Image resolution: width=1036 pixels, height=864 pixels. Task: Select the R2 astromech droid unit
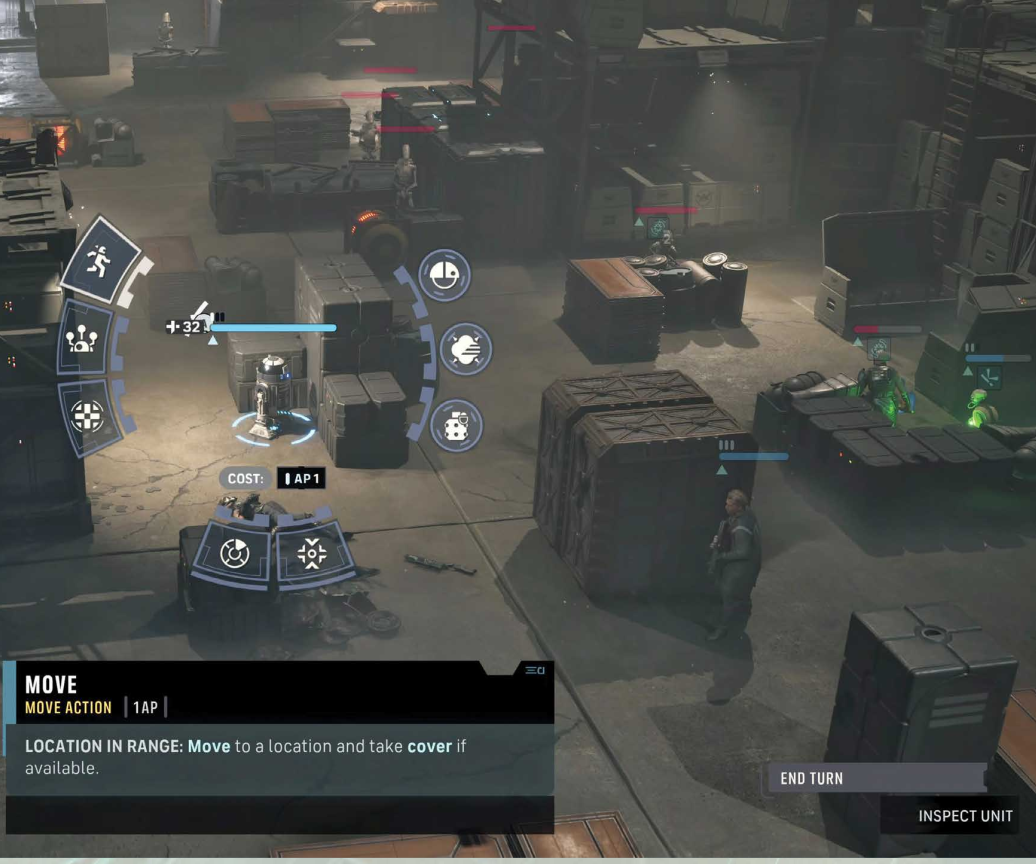pyautogui.click(x=270, y=395)
